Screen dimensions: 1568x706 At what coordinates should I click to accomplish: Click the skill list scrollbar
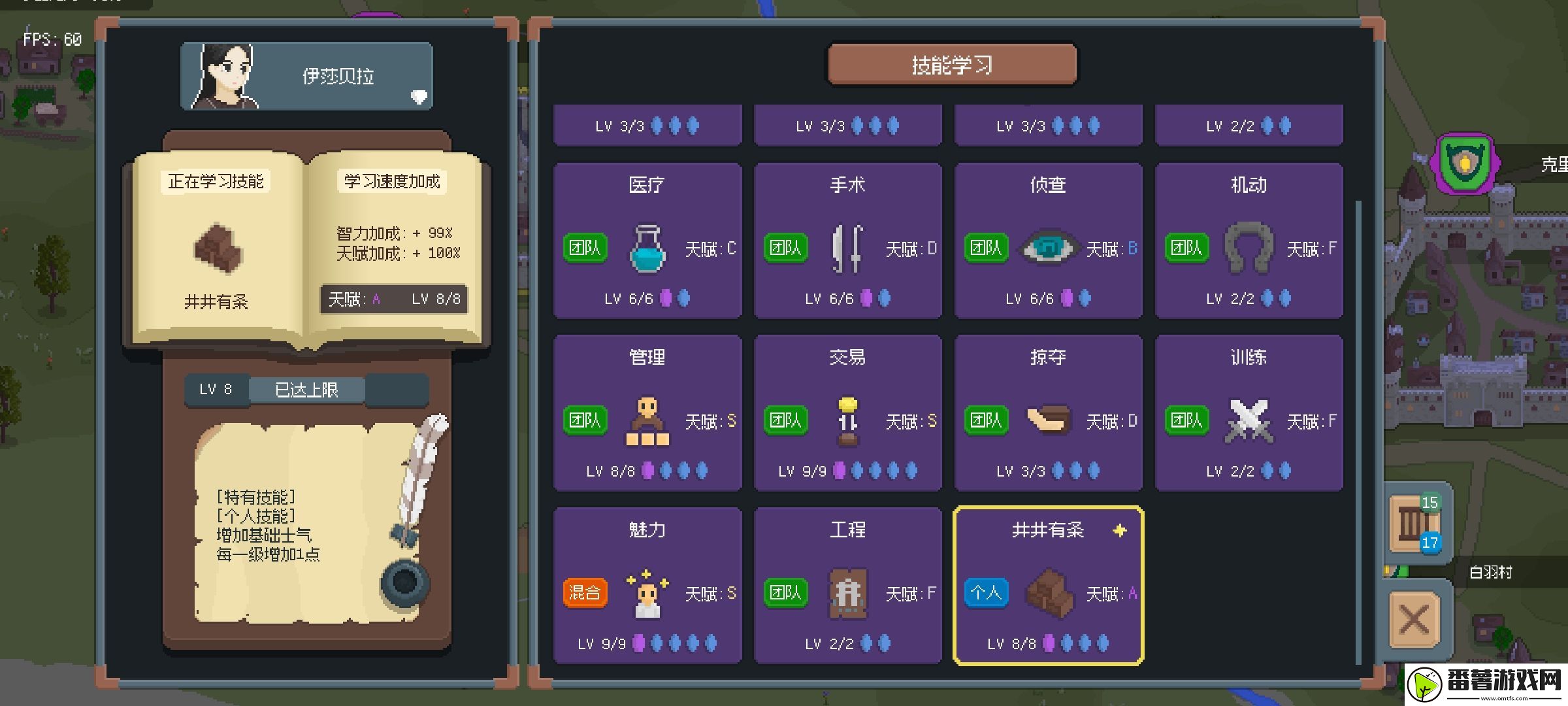tap(1358, 431)
